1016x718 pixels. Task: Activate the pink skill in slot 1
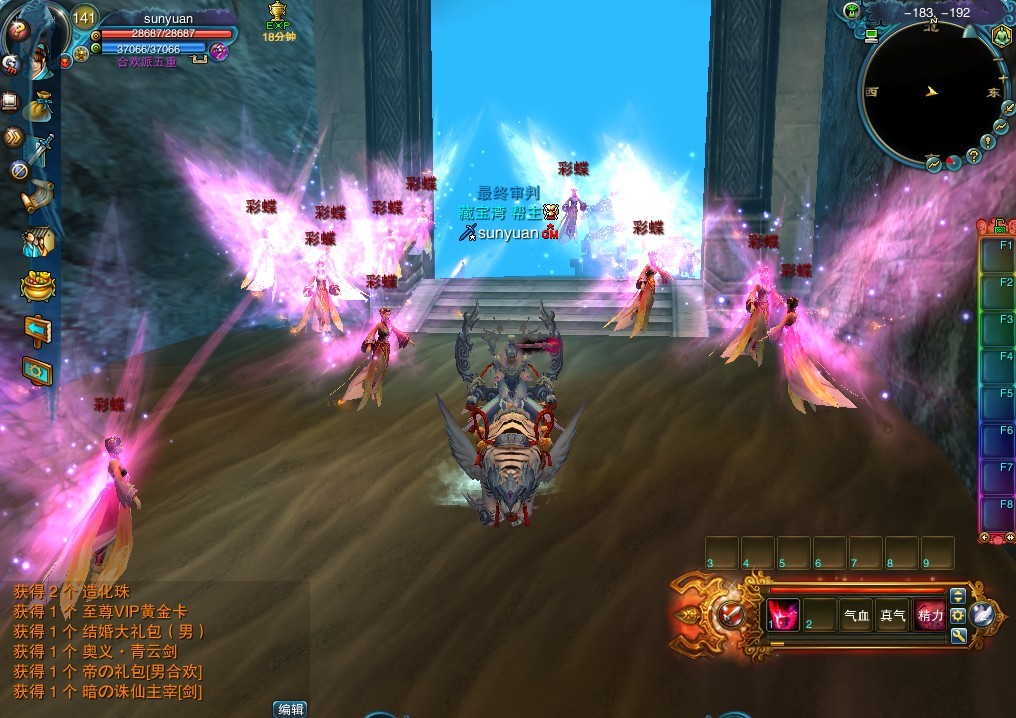click(x=784, y=615)
